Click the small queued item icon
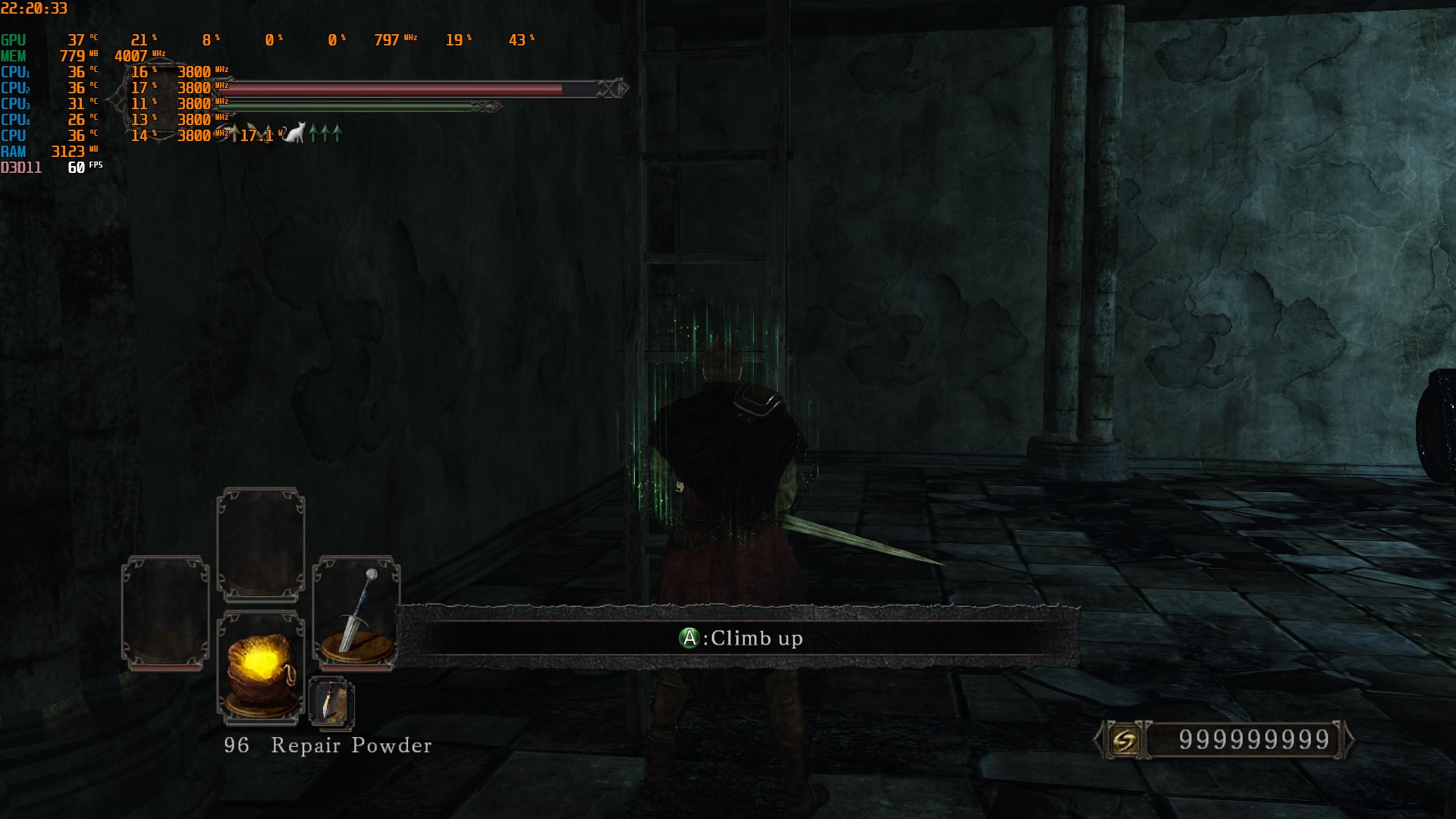The image size is (1456, 819). [x=331, y=702]
